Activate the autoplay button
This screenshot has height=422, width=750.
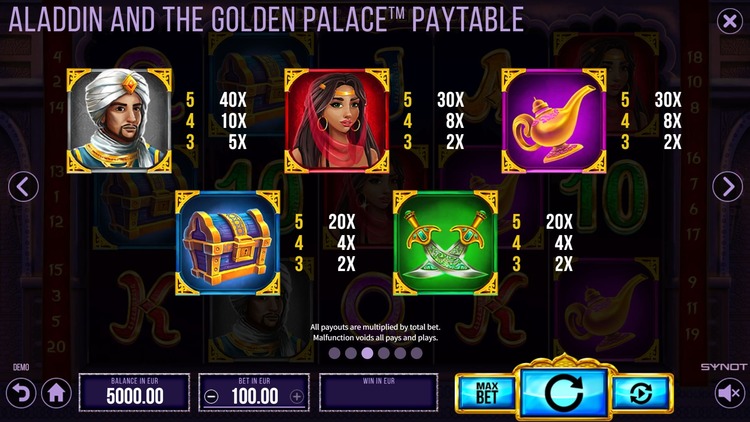coord(640,394)
